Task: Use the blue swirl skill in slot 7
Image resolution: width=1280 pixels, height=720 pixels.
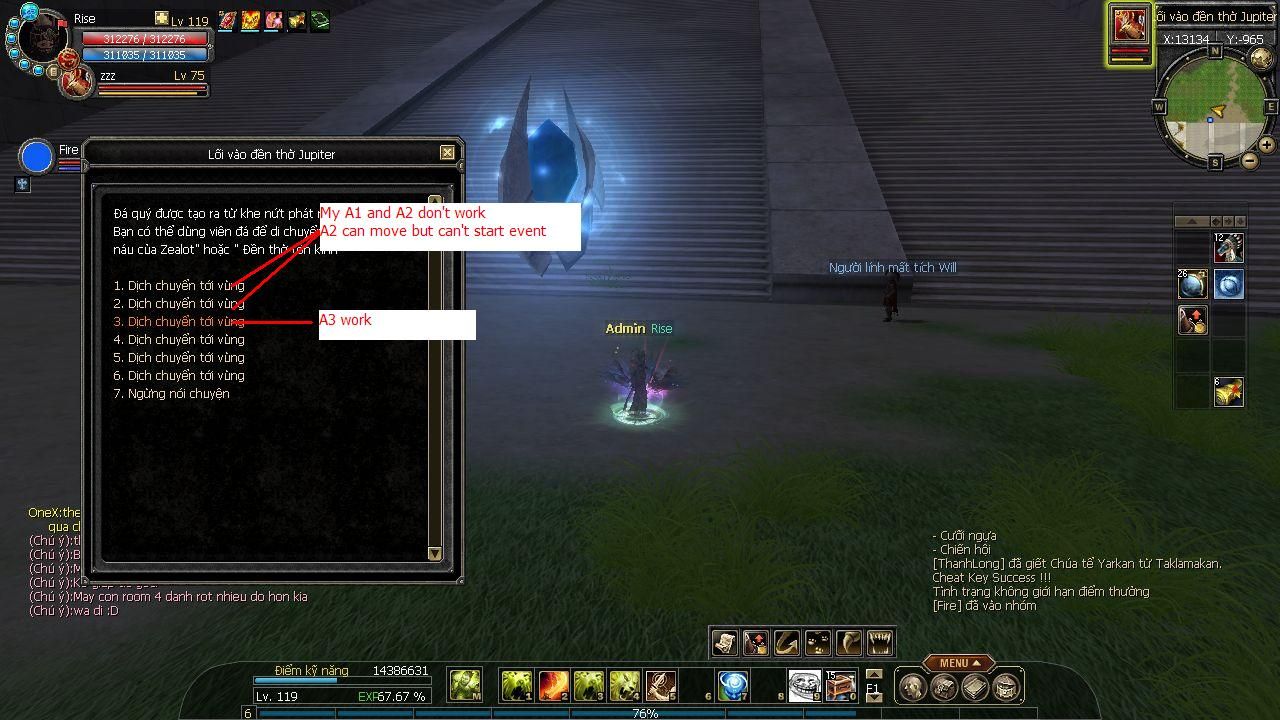Action: click(733, 685)
